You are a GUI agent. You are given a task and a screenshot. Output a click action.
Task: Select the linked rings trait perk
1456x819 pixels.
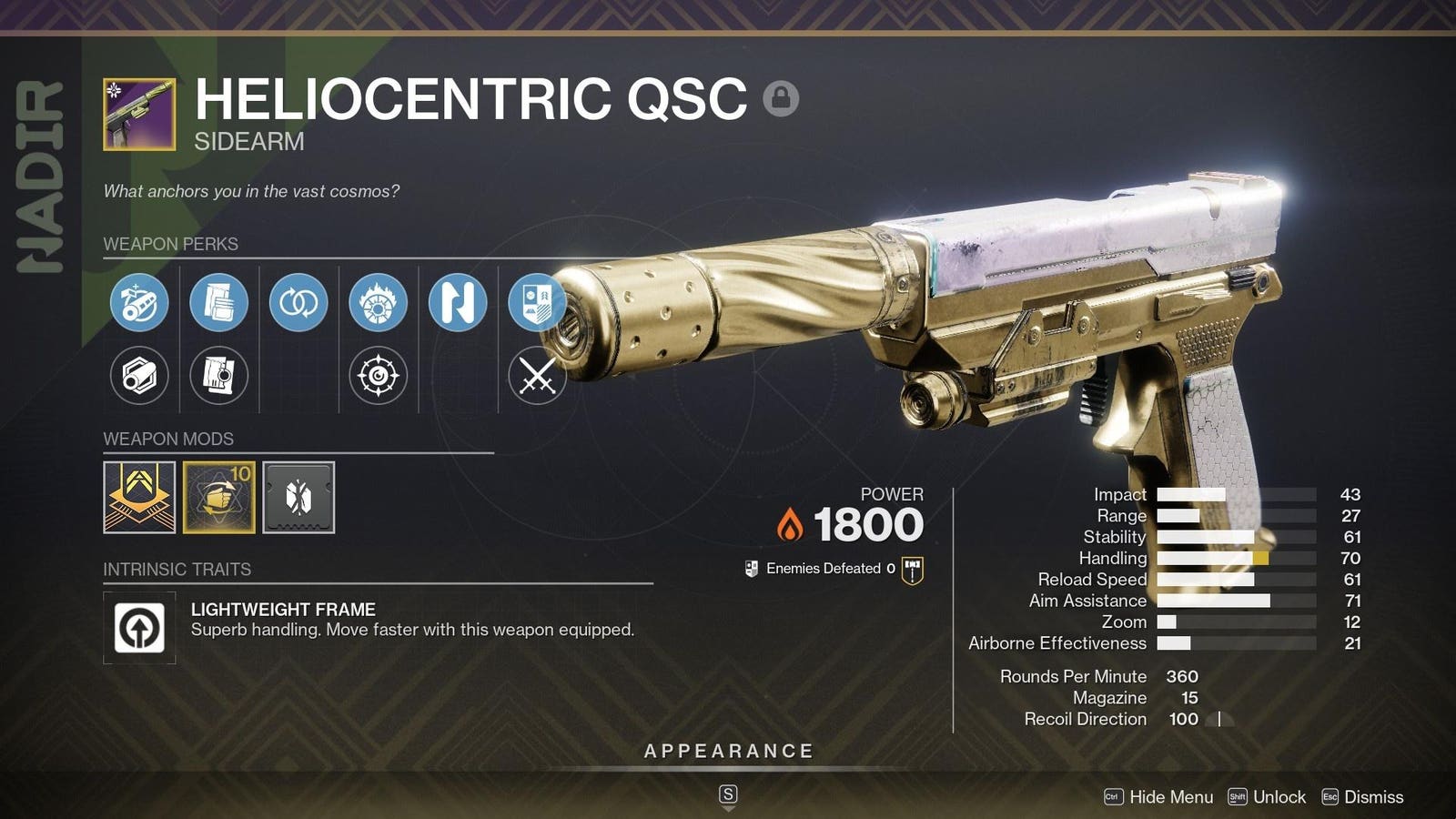pyautogui.click(x=298, y=305)
